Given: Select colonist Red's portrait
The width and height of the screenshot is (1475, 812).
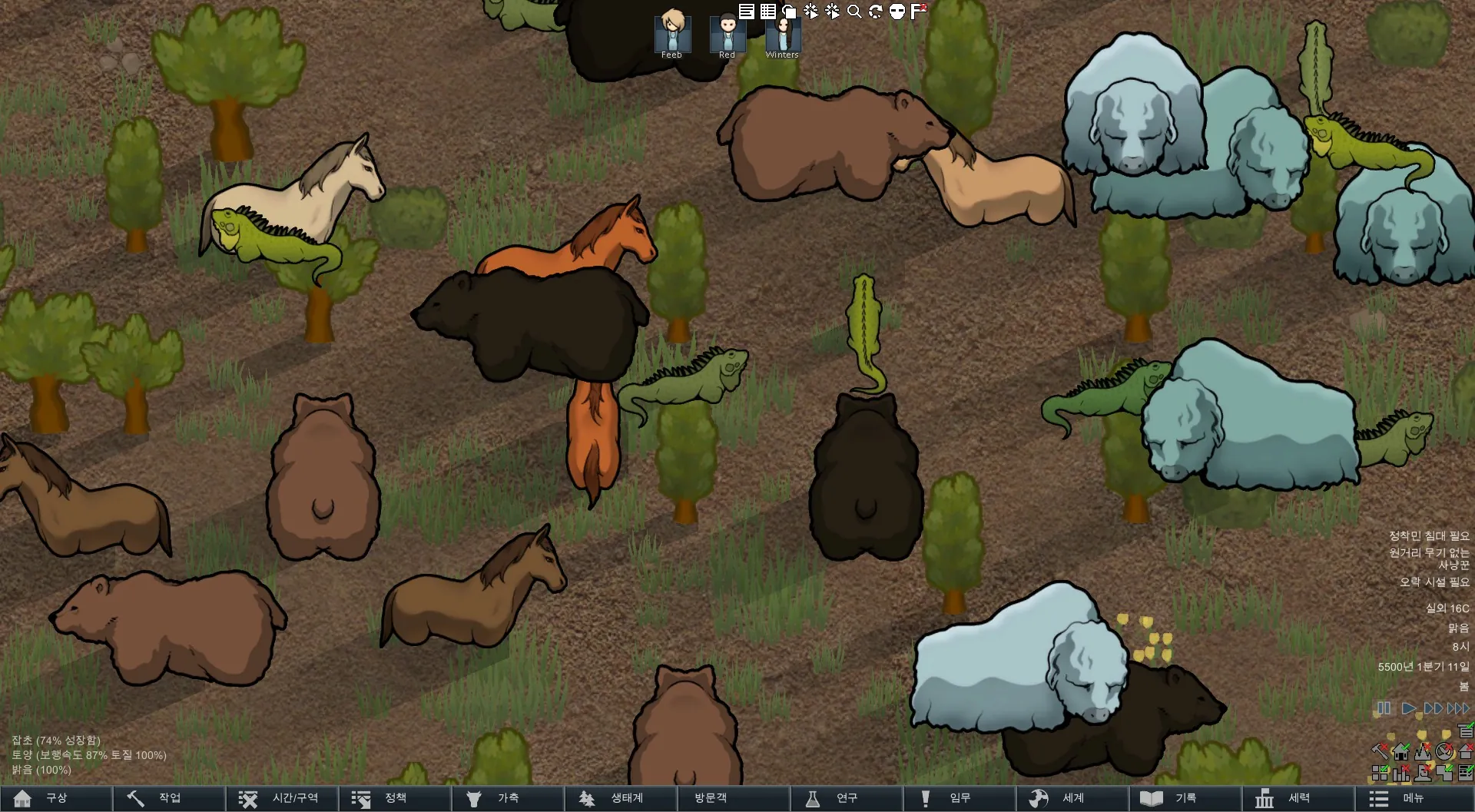Looking at the screenshot, I should (x=727, y=34).
